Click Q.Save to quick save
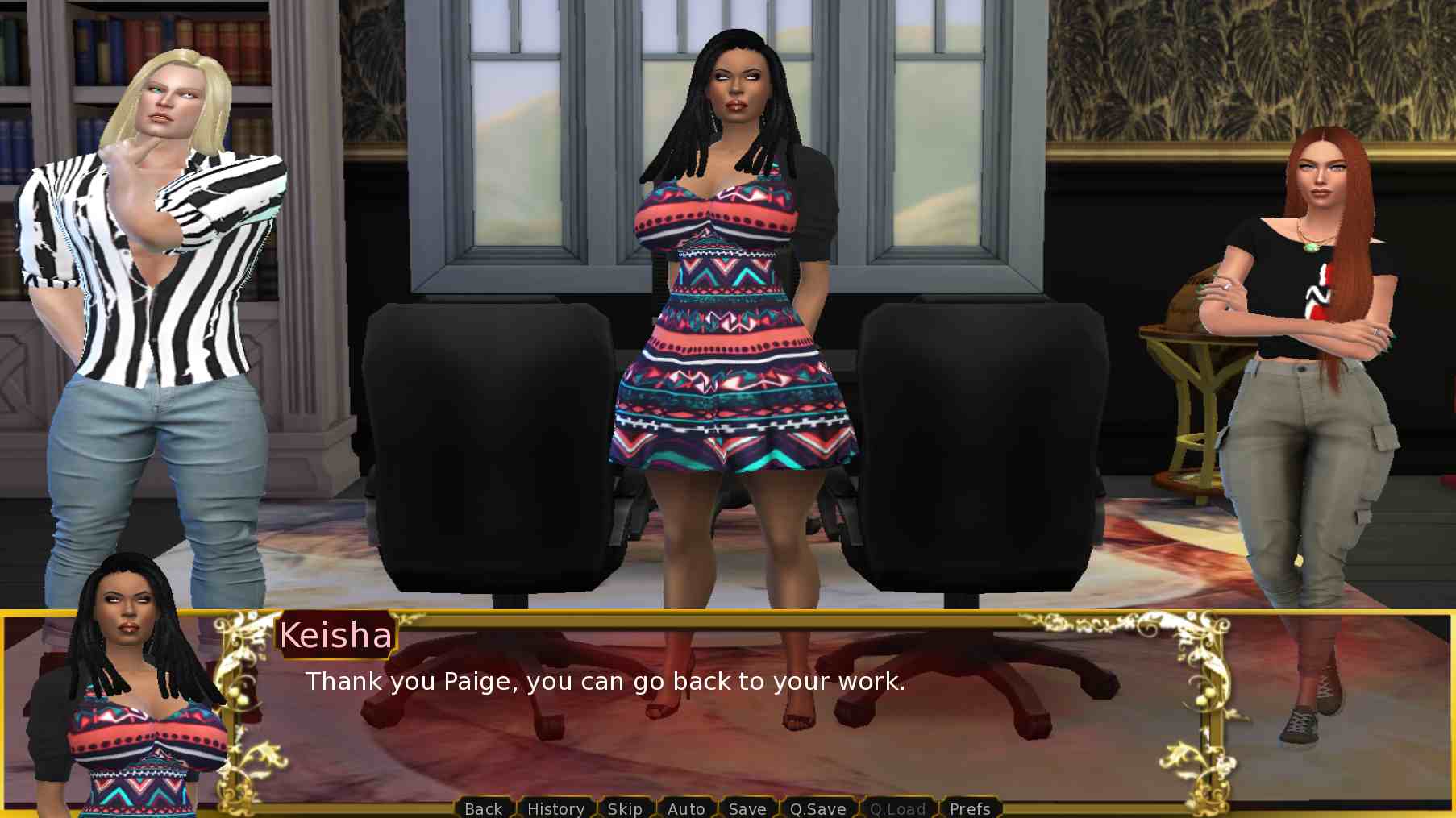Screen dimensions: 1456x818 click(x=817, y=808)
